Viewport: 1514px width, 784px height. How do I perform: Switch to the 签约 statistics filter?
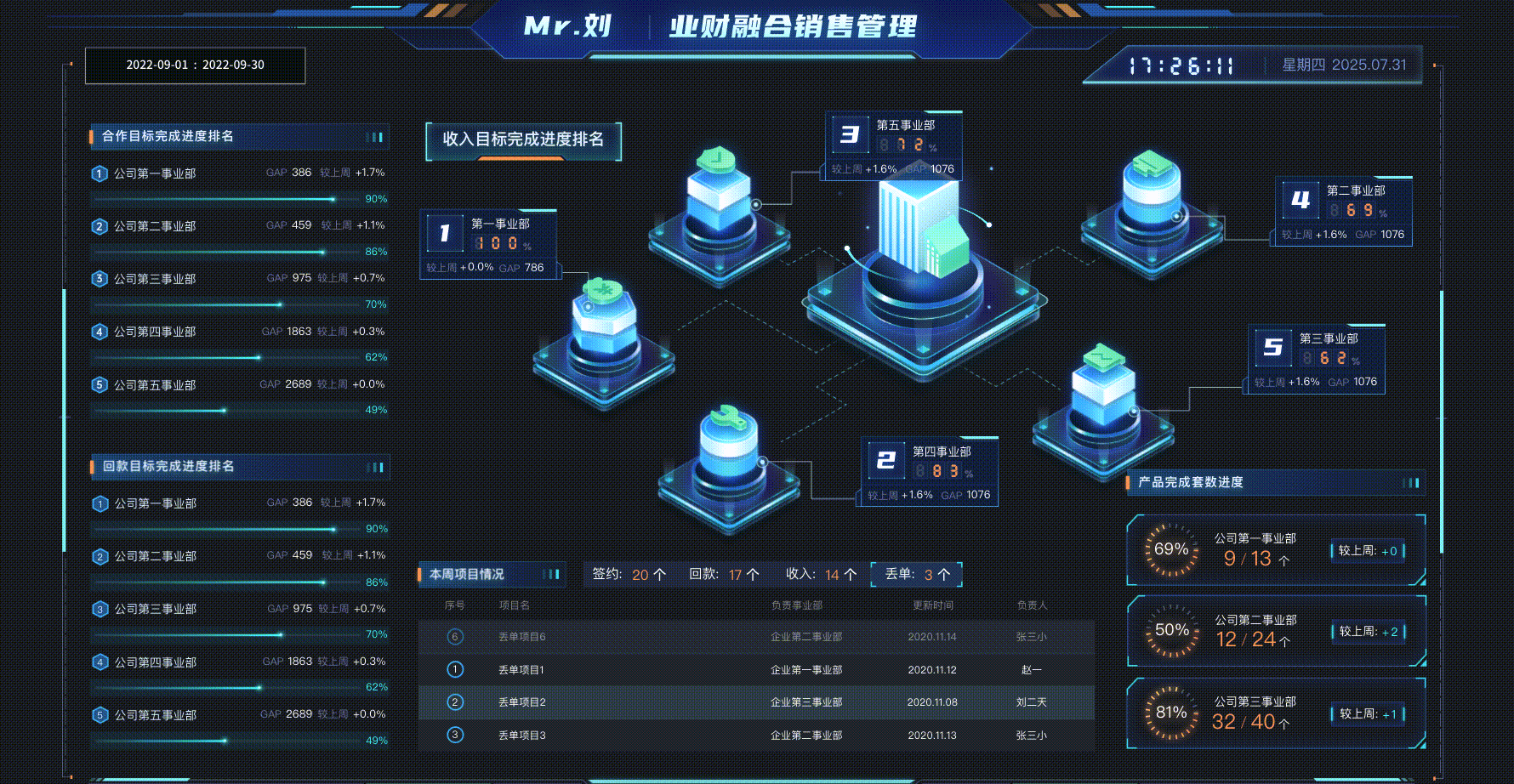629,574
